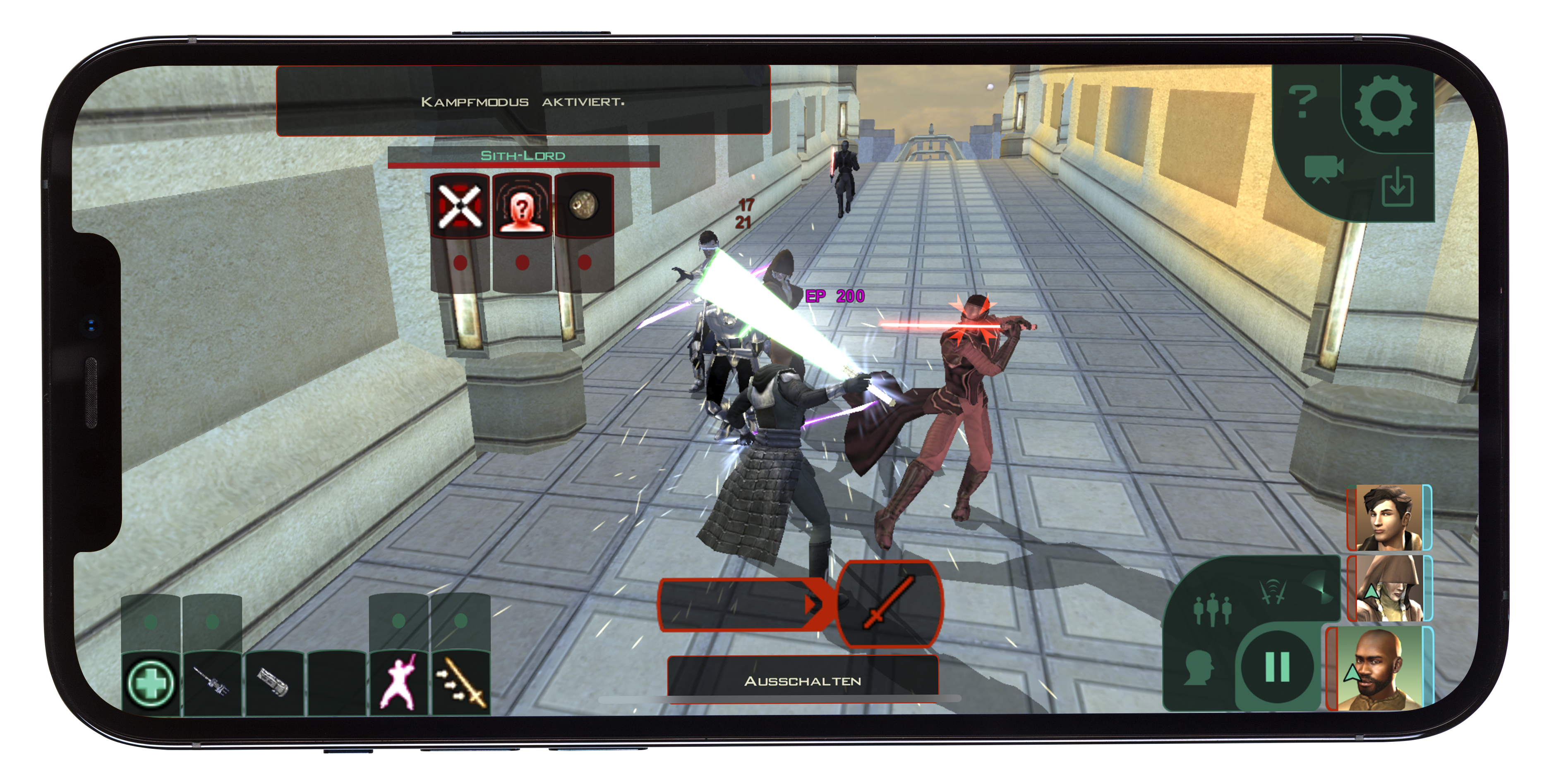1549x784 pixels.
Task: Toggle the camera mode icon
Action: 1323,170
